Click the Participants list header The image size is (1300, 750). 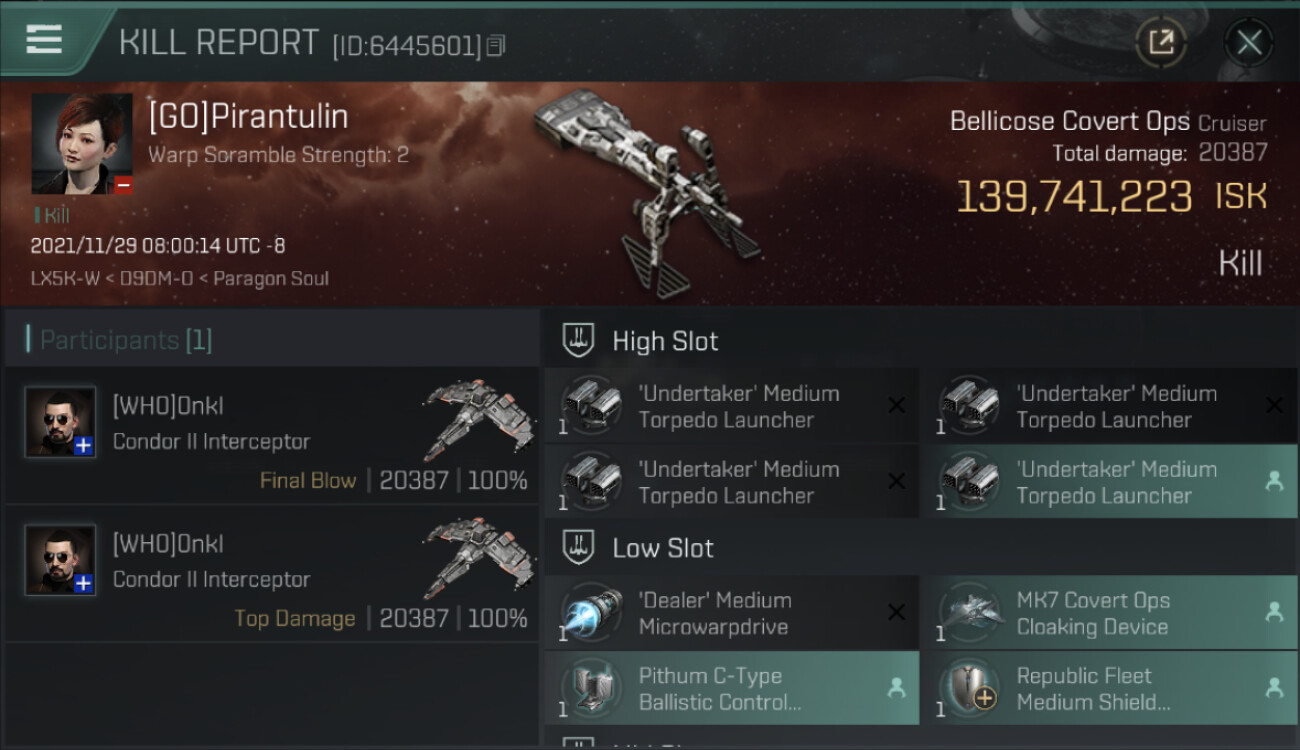pos(272,340)
